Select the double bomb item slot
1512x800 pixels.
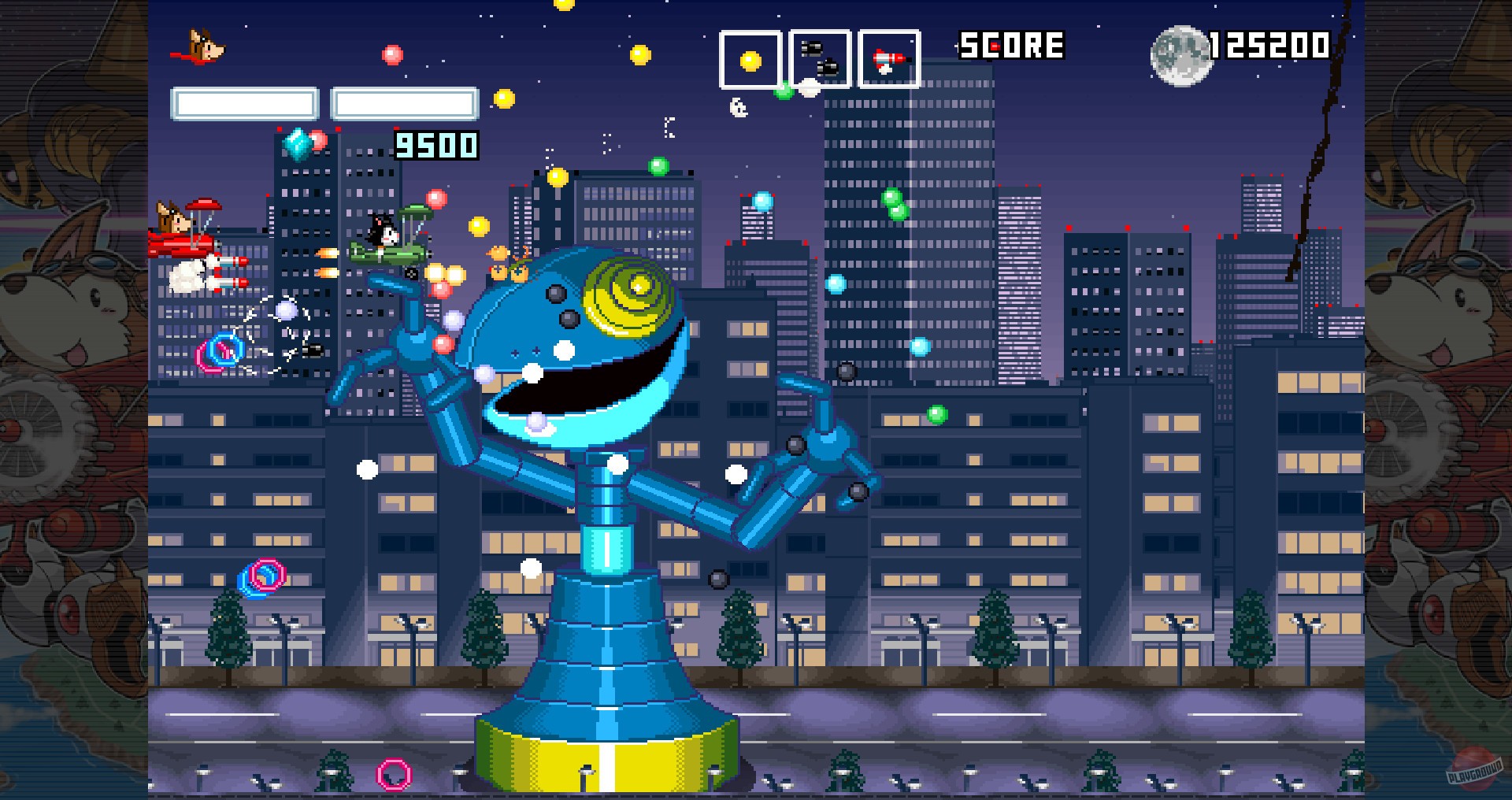[819, 57]
